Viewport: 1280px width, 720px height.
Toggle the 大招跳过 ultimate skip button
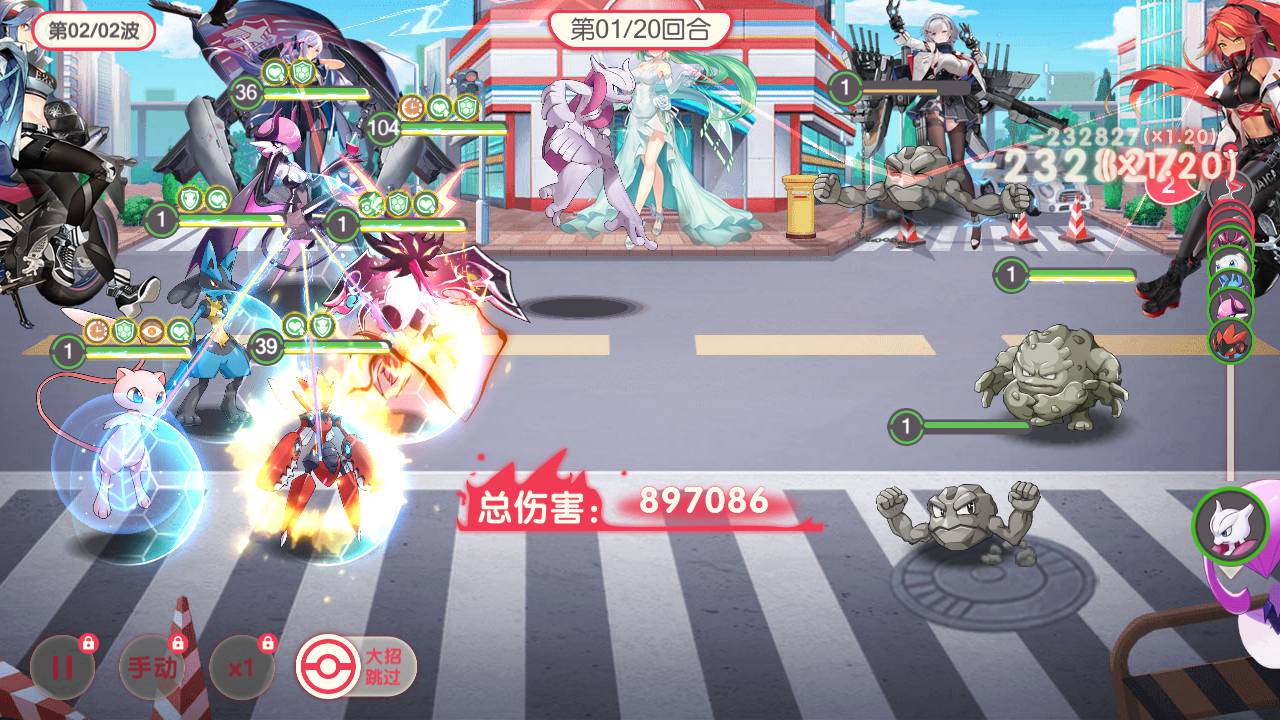click(356, 667)
